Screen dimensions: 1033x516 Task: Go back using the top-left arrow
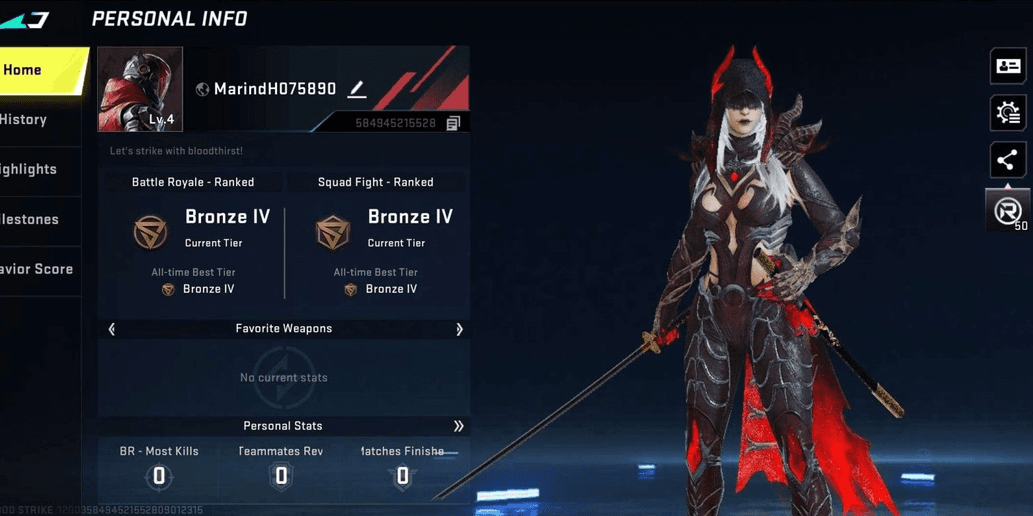click(25, 19)
